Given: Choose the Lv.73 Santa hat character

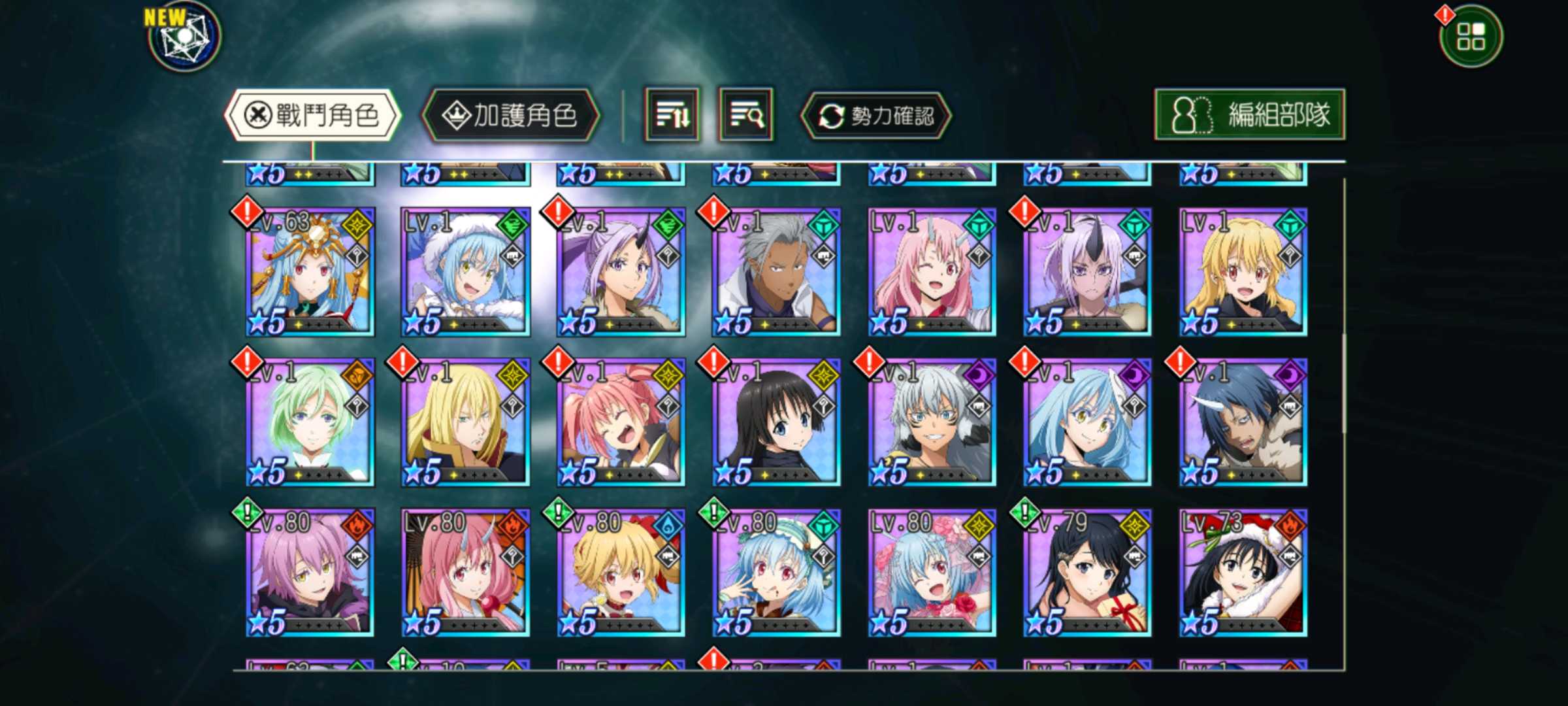Looking at the screenshot, I should (1243, 573).
